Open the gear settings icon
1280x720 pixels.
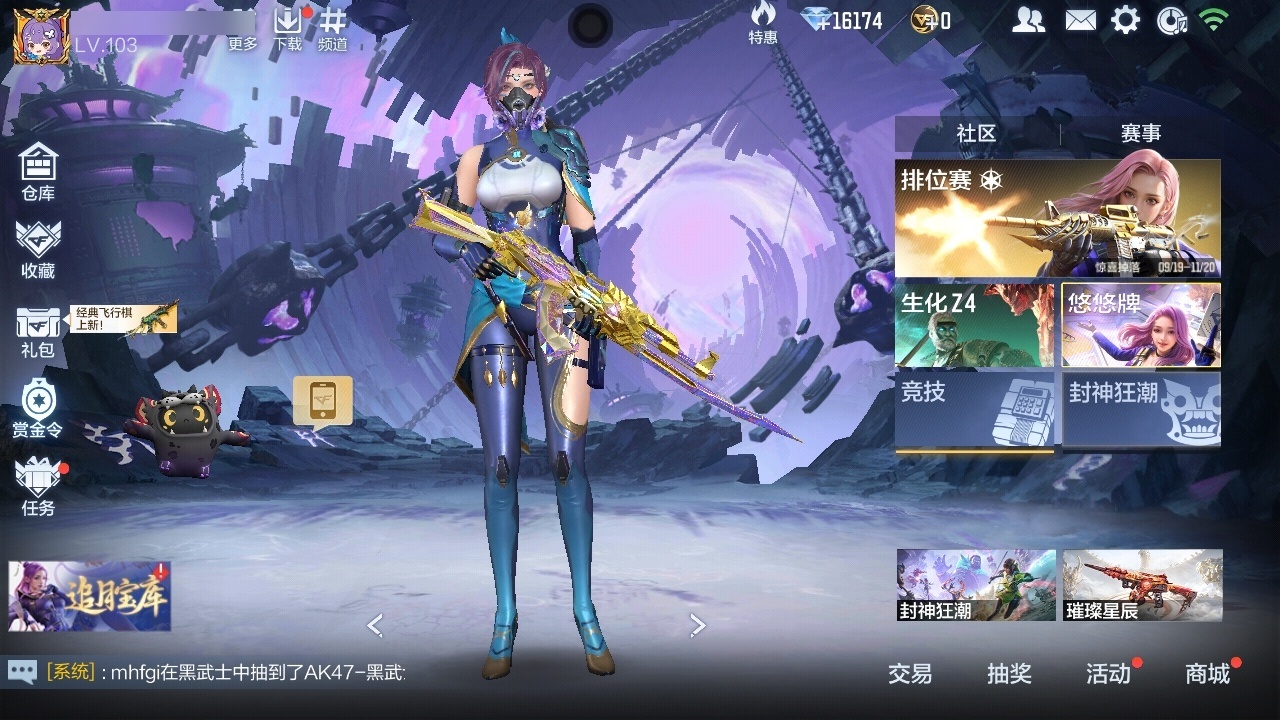pyautogui.click(x=1125, y=20)
